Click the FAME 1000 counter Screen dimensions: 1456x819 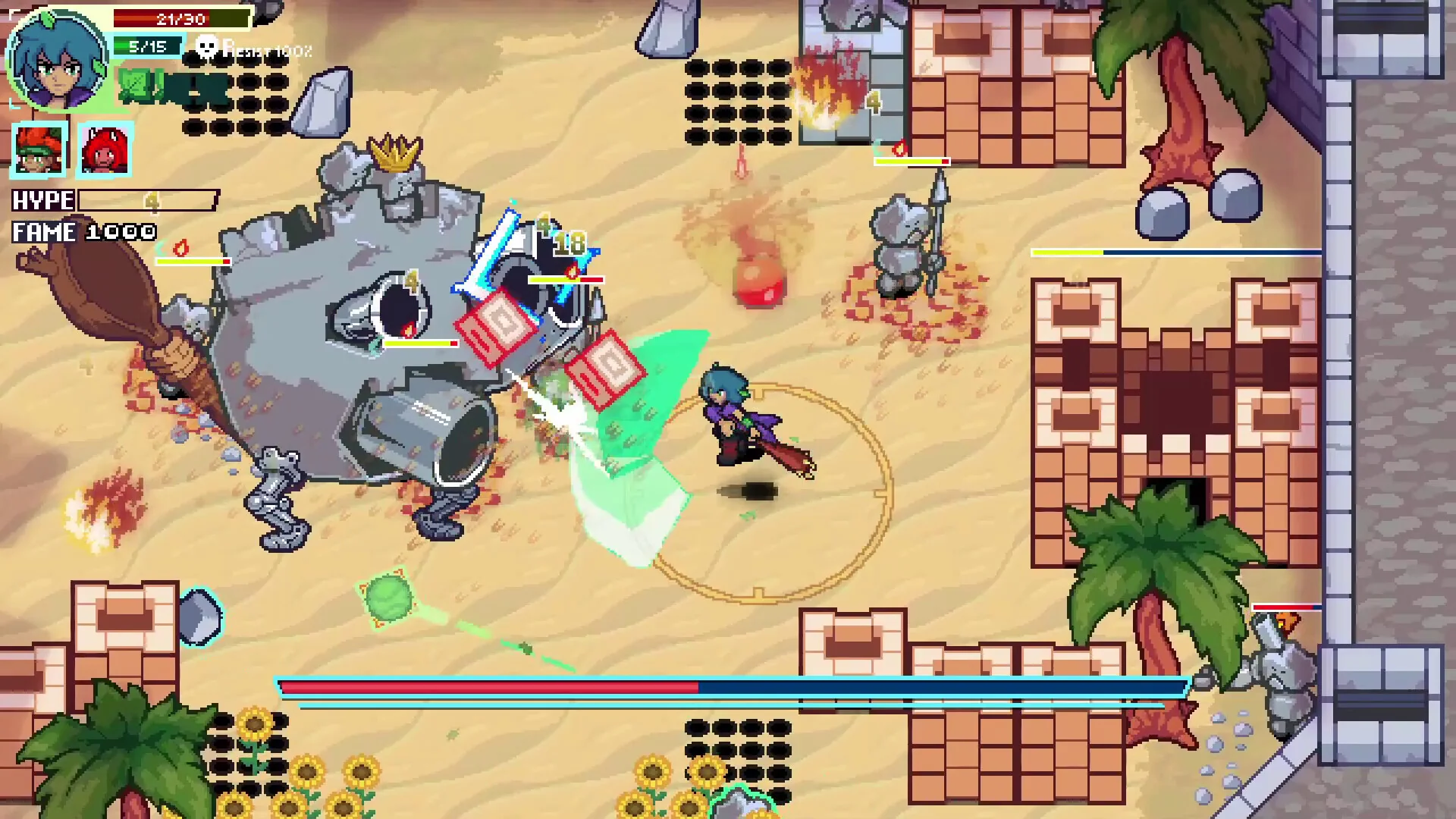click(x=83, y=232)
